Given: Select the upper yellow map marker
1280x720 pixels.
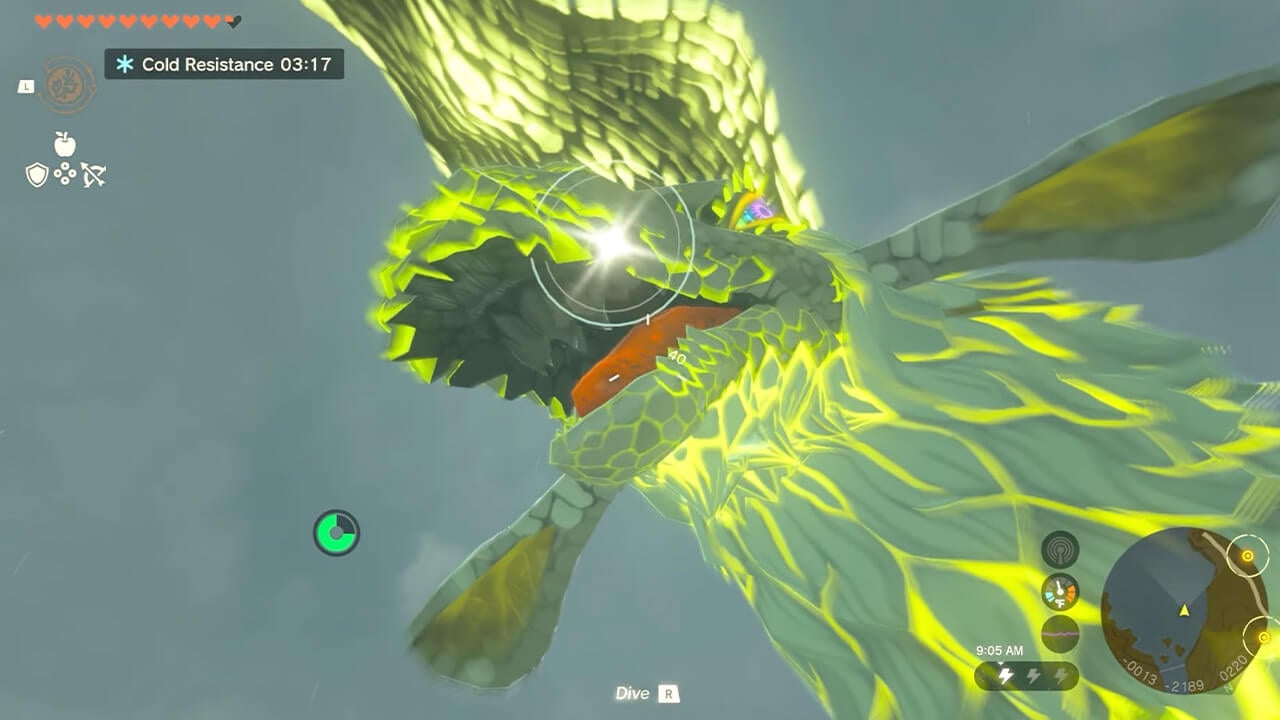Looking at the screenshot, I should pos(1247,555).
